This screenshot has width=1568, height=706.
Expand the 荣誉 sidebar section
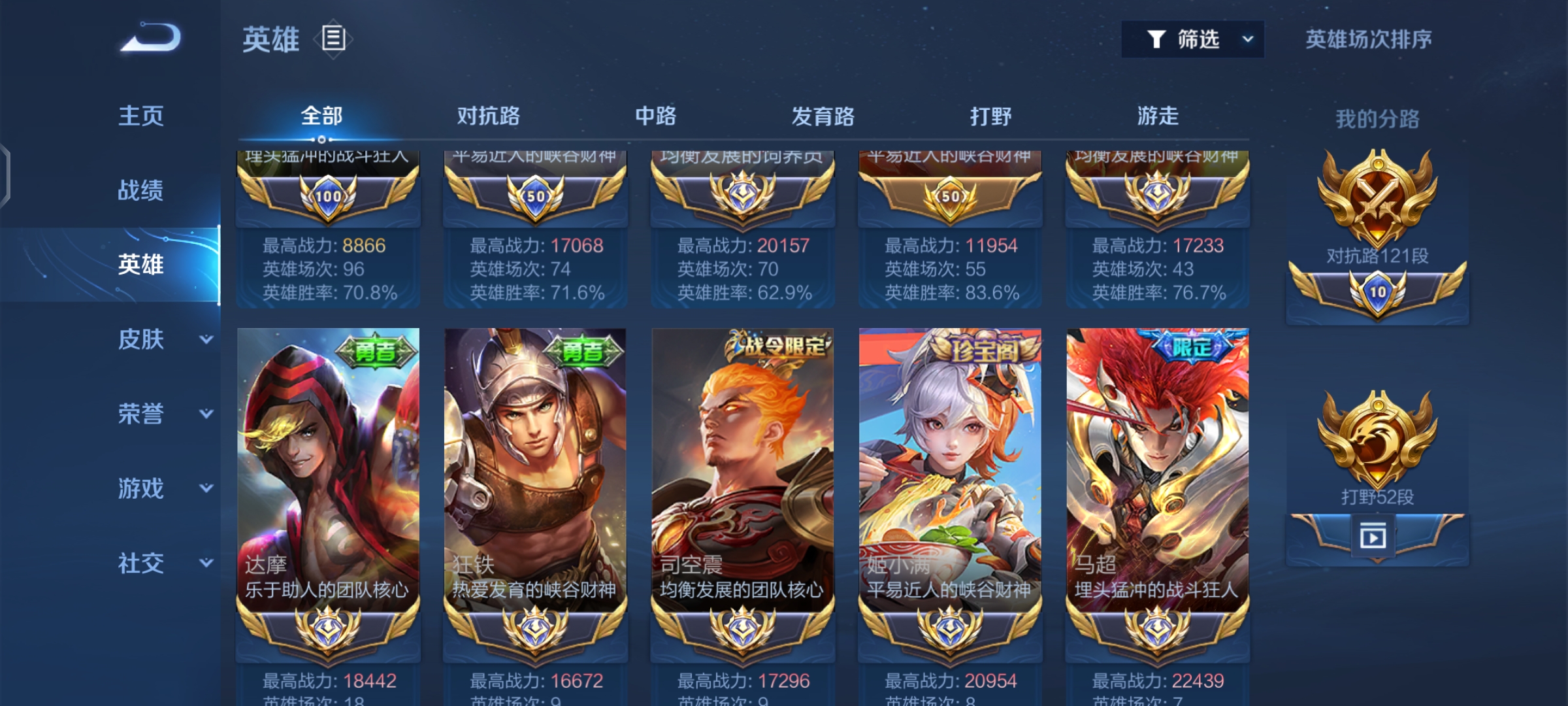tap(140, 414)
